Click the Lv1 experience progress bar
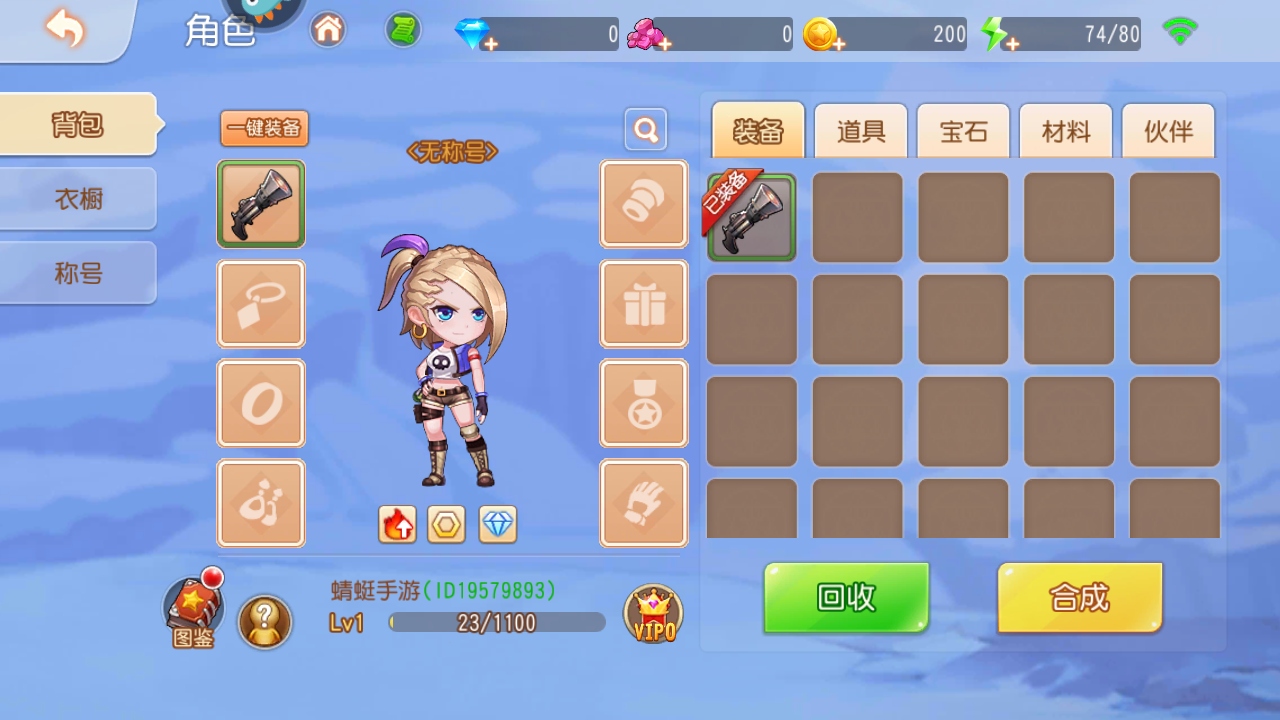This screenshot has height=720, width=1280. point(495,622)
